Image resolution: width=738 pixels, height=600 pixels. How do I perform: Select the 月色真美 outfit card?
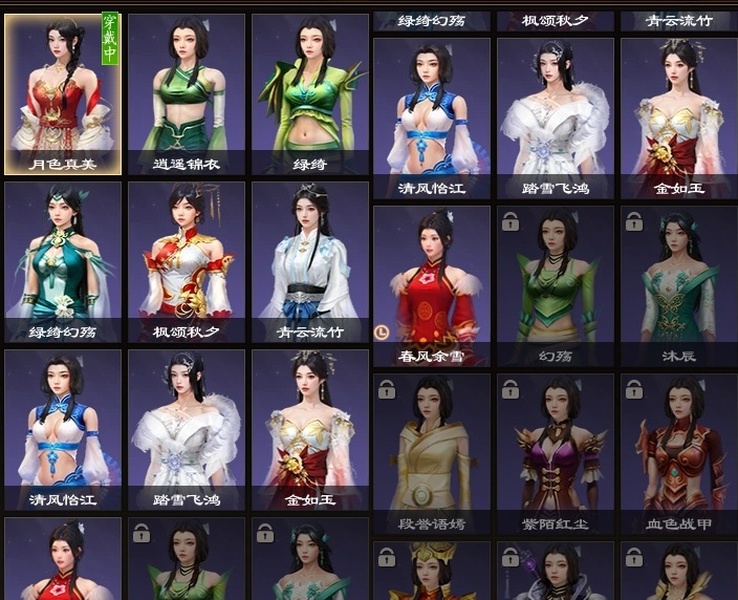63,94
